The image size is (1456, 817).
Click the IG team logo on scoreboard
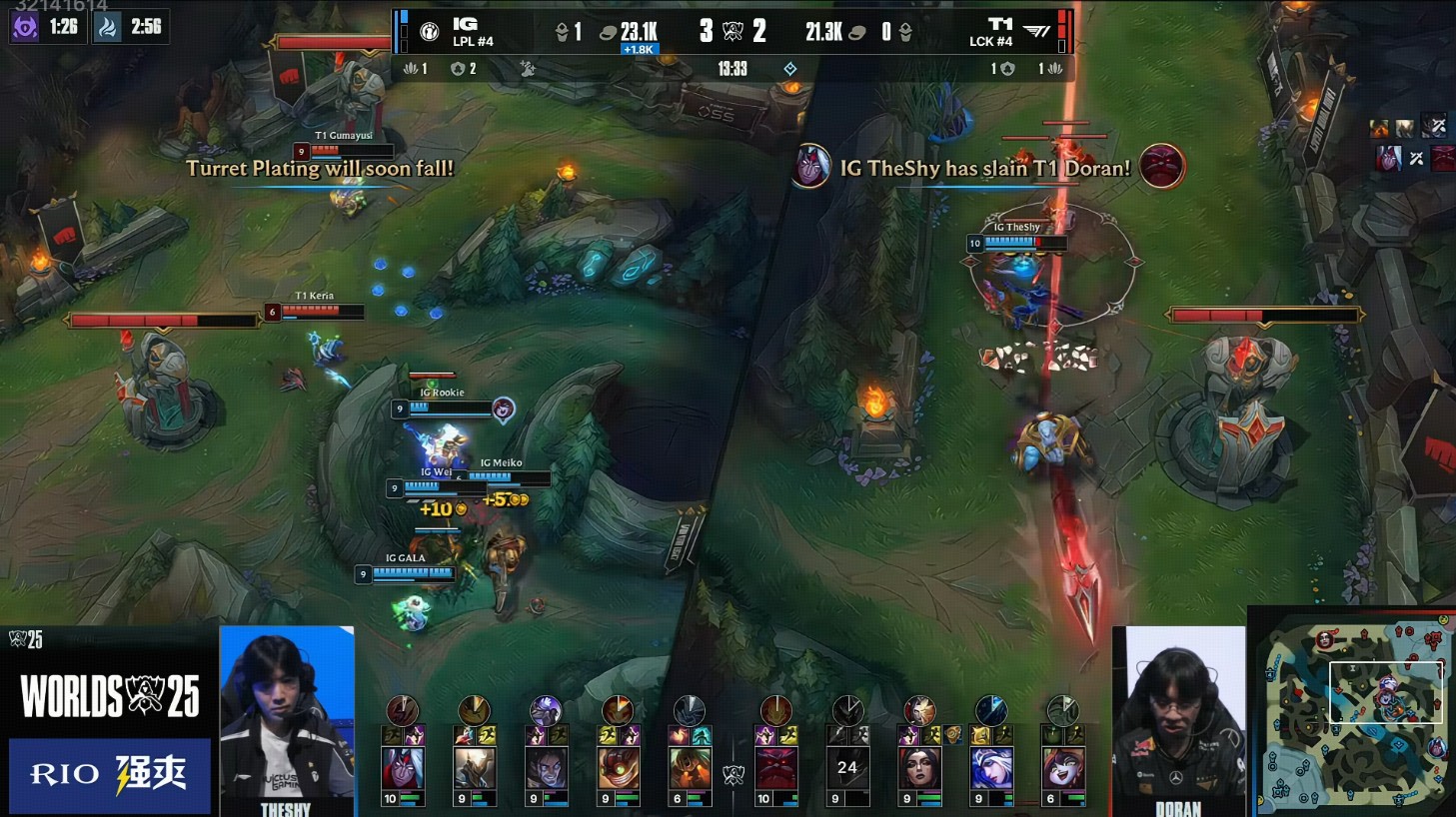point(430,32)
